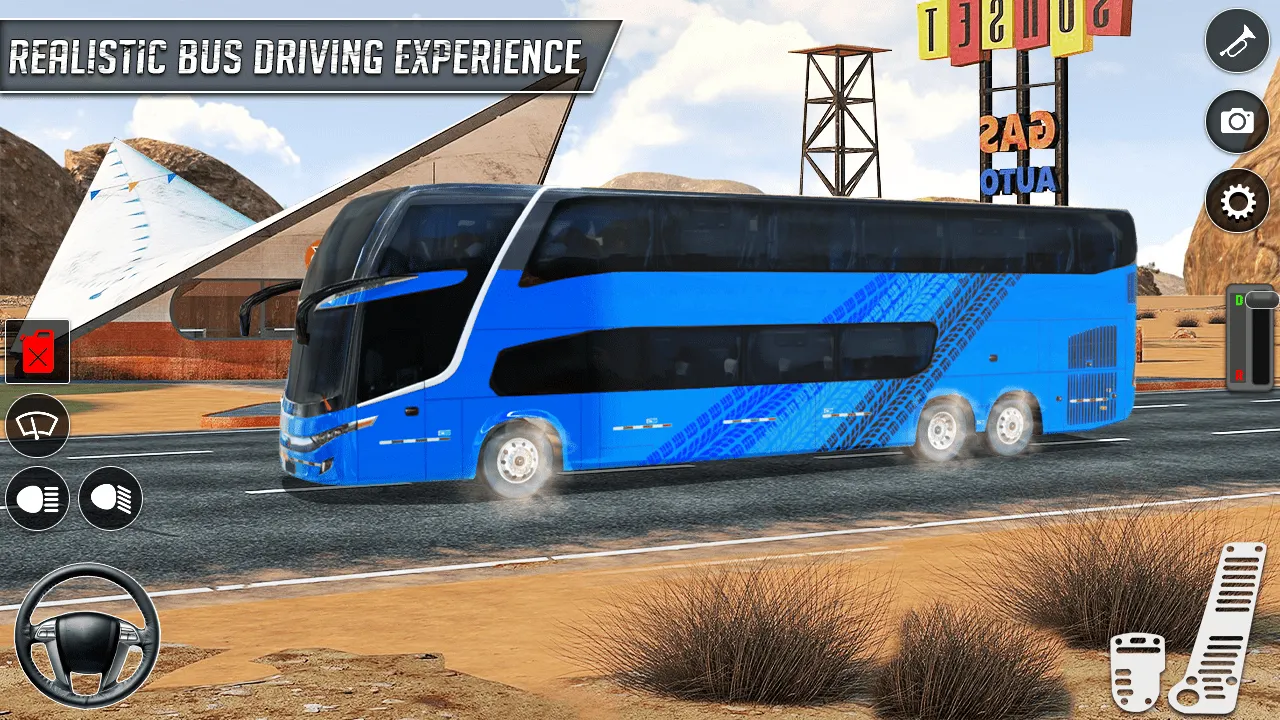
Task: Activate the windshield wipers
Action: [x=37, y=426]
